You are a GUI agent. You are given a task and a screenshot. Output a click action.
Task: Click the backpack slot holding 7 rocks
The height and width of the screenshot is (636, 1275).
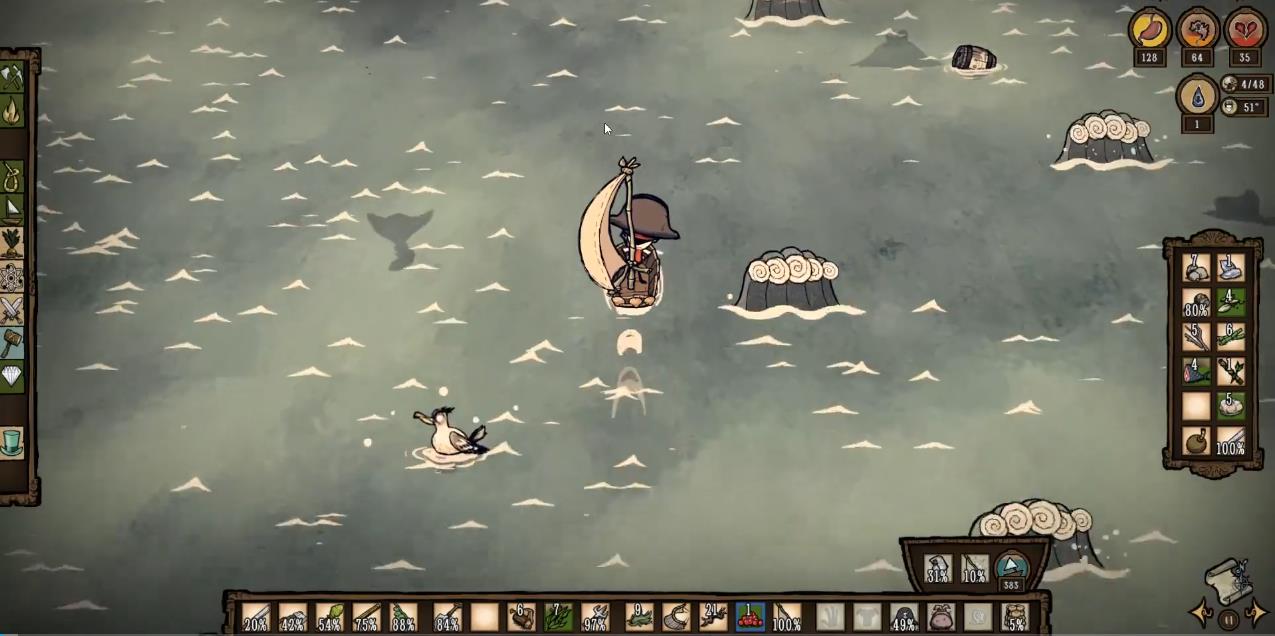tap(1196, 267)
